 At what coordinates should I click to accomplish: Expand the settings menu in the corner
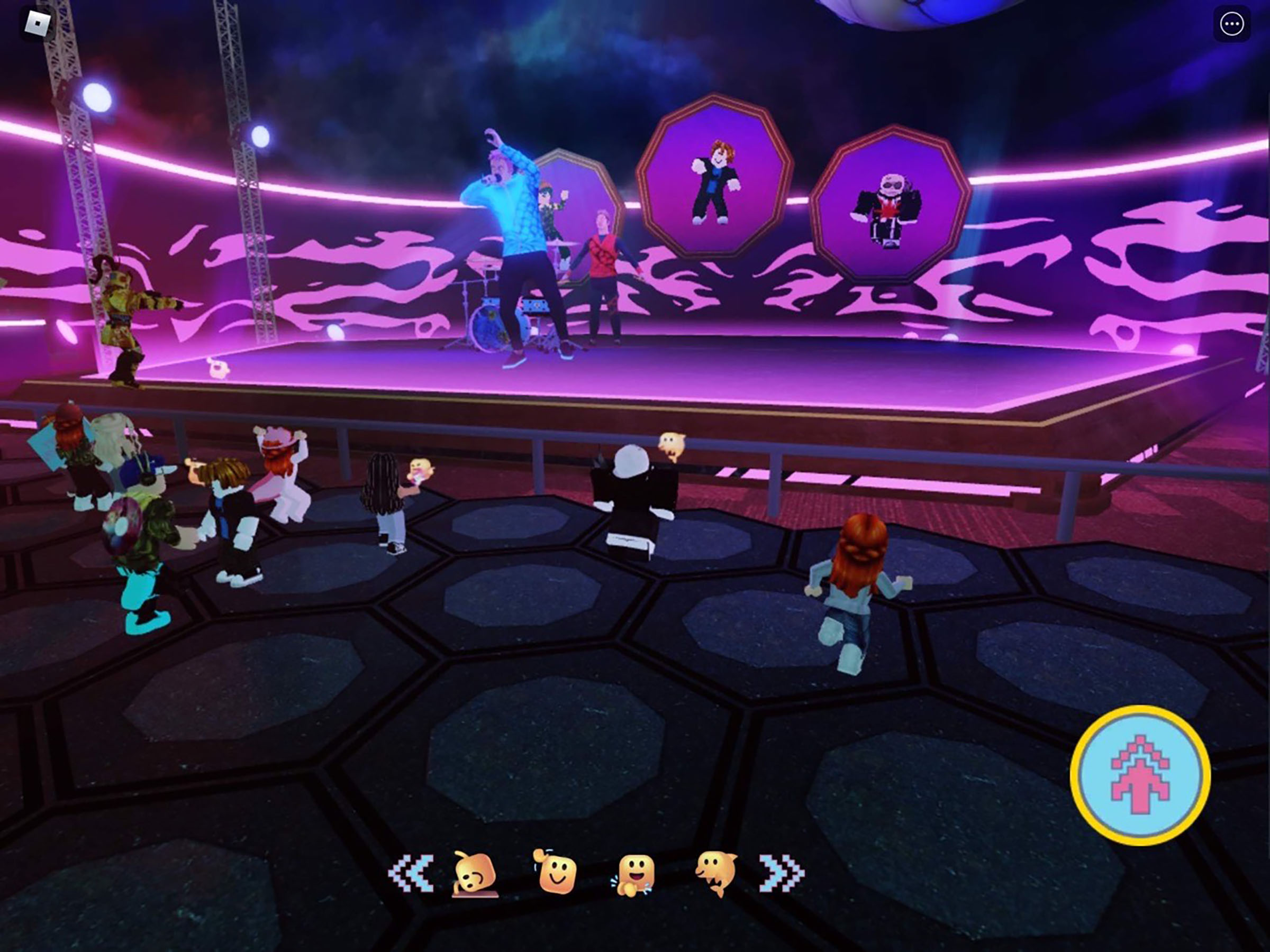[x=1232, y=24]
